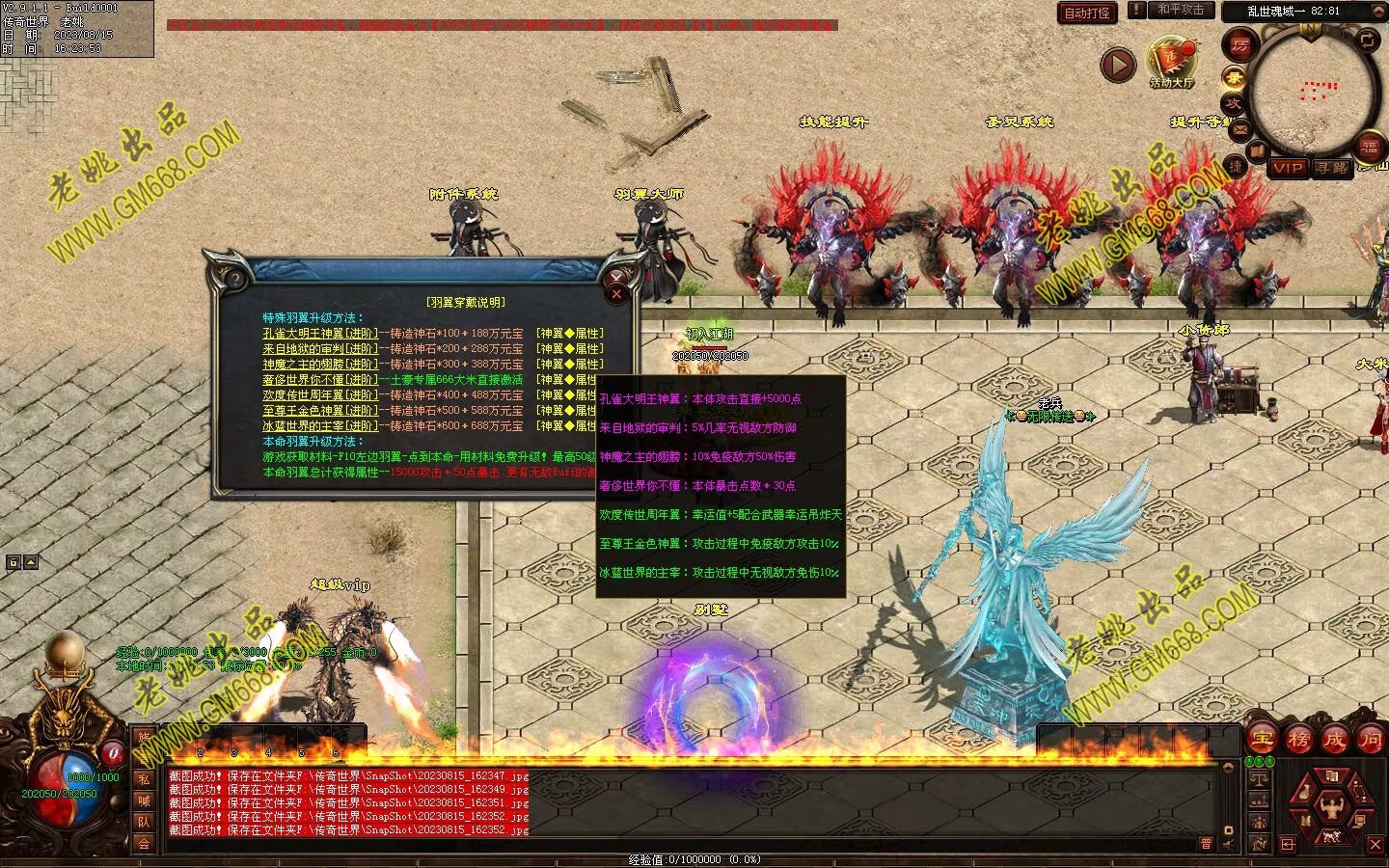The image size is (1389, 868).
Task: Open the 成 achievements button
Action: tap(1334, 740)
